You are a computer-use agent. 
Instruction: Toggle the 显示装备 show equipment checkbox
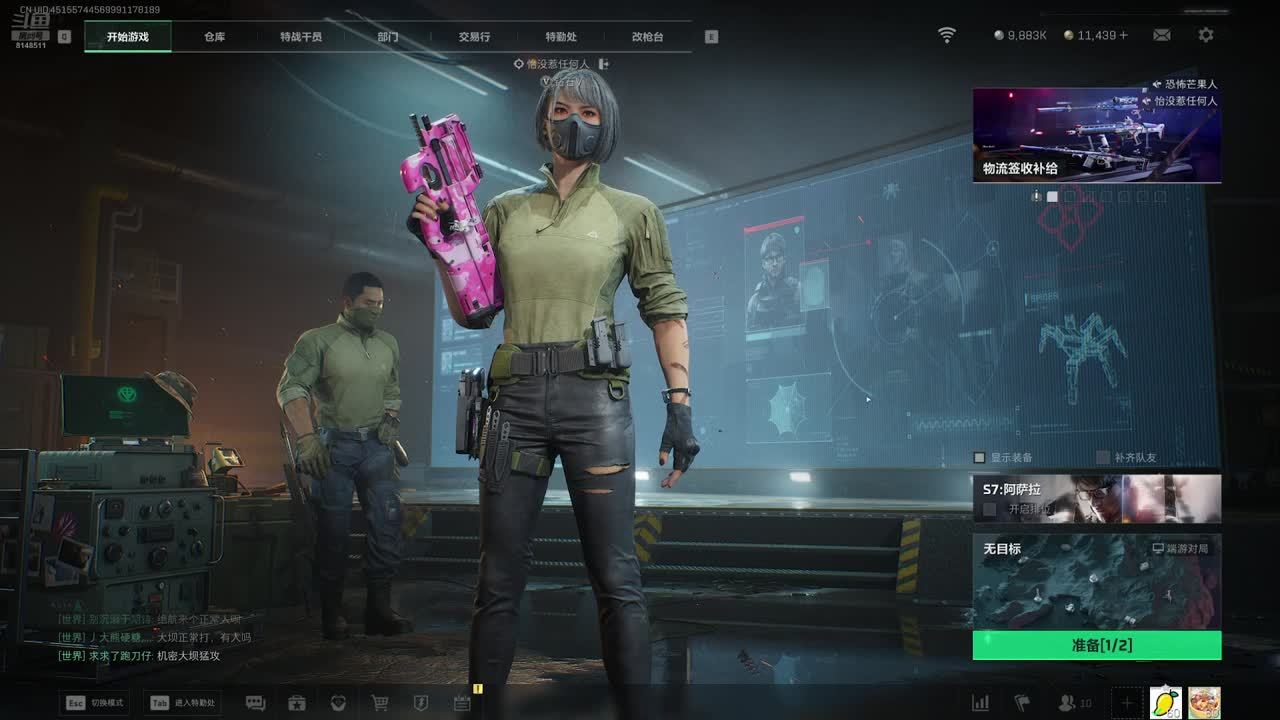(980, 458)
